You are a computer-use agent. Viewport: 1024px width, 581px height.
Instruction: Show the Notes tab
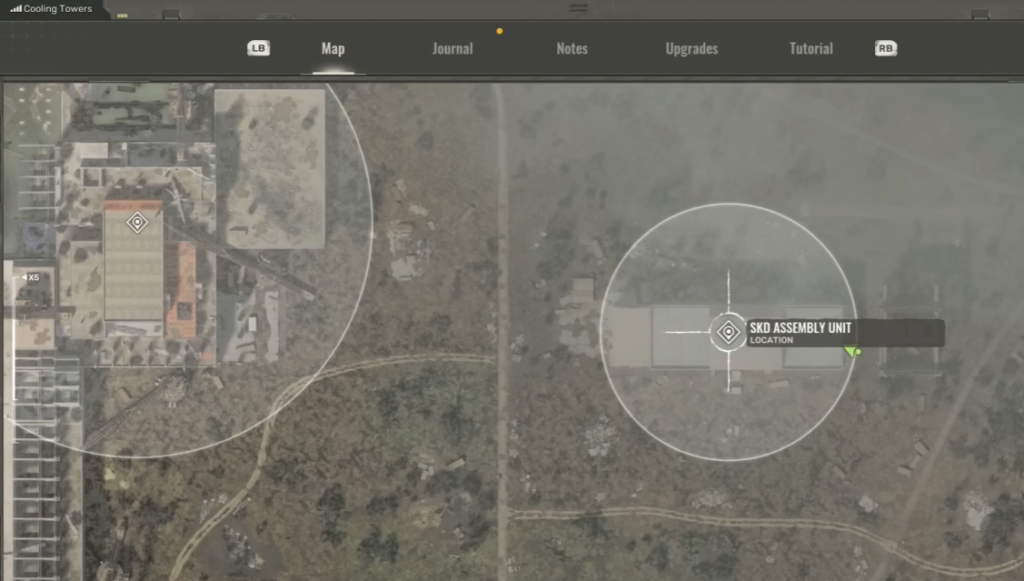click(x=572, y=49)
